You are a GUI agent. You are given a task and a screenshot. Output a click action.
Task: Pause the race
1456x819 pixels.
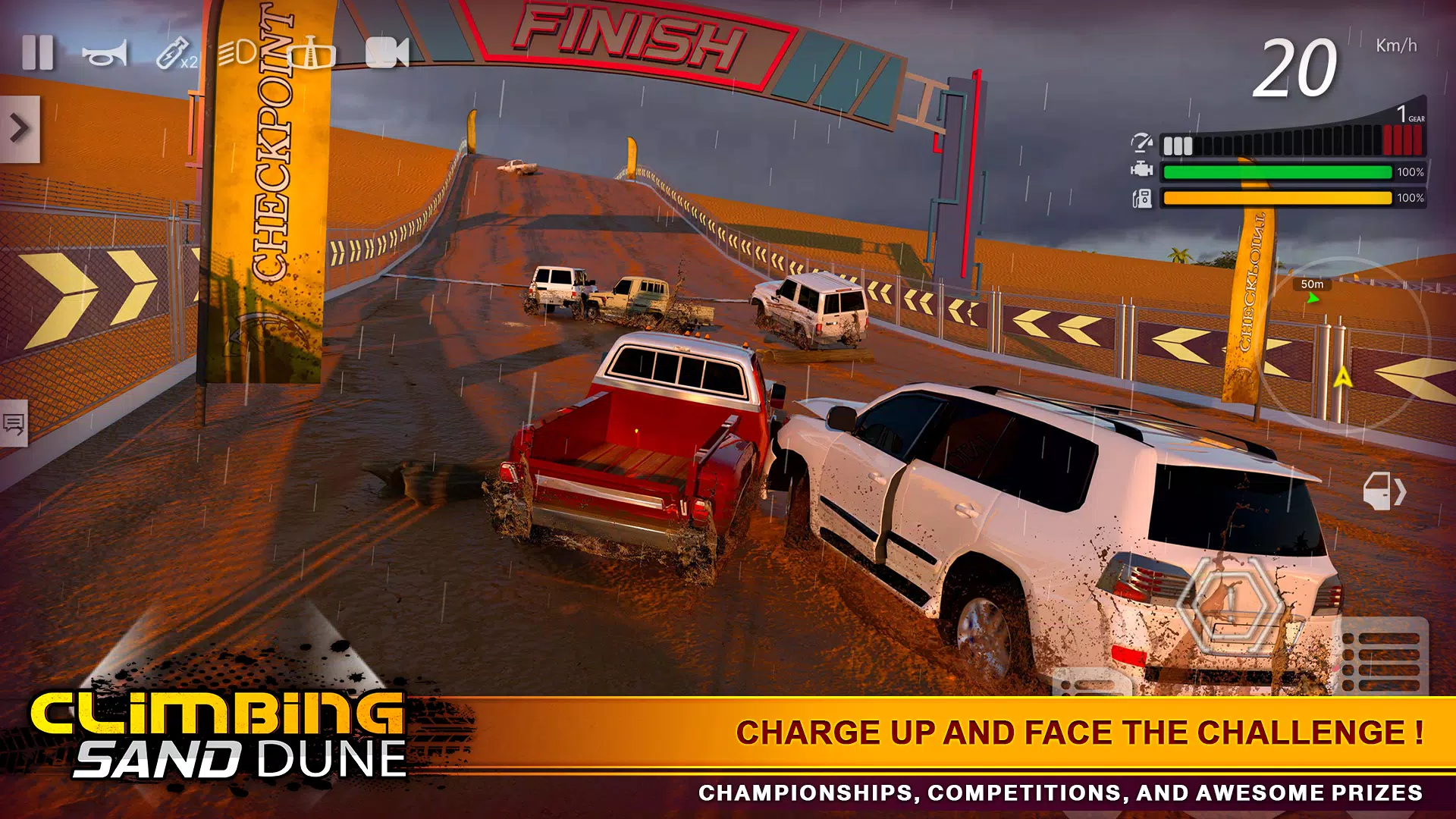tap(38, 53)
